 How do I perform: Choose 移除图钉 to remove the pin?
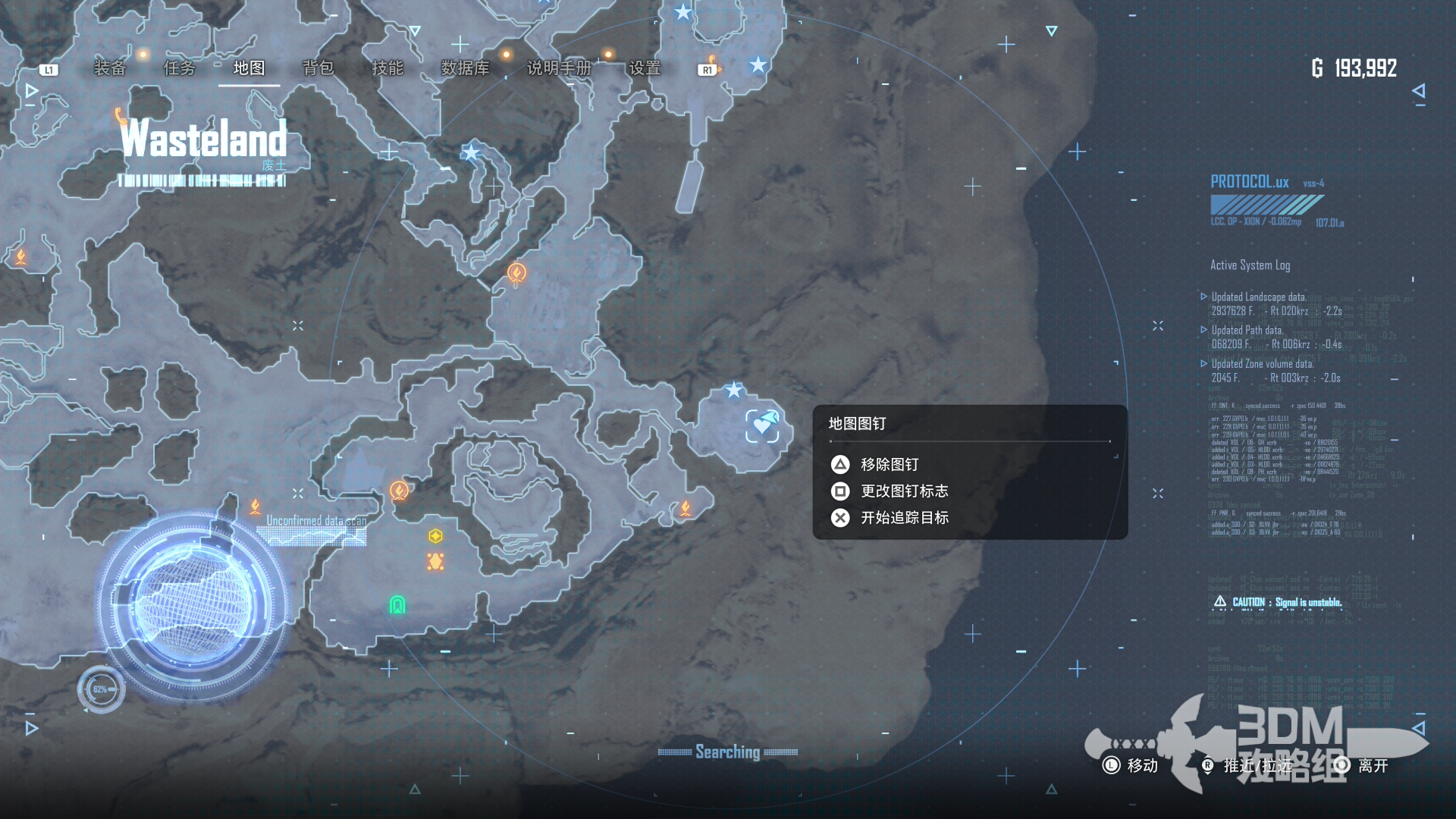tap(890, 464)
